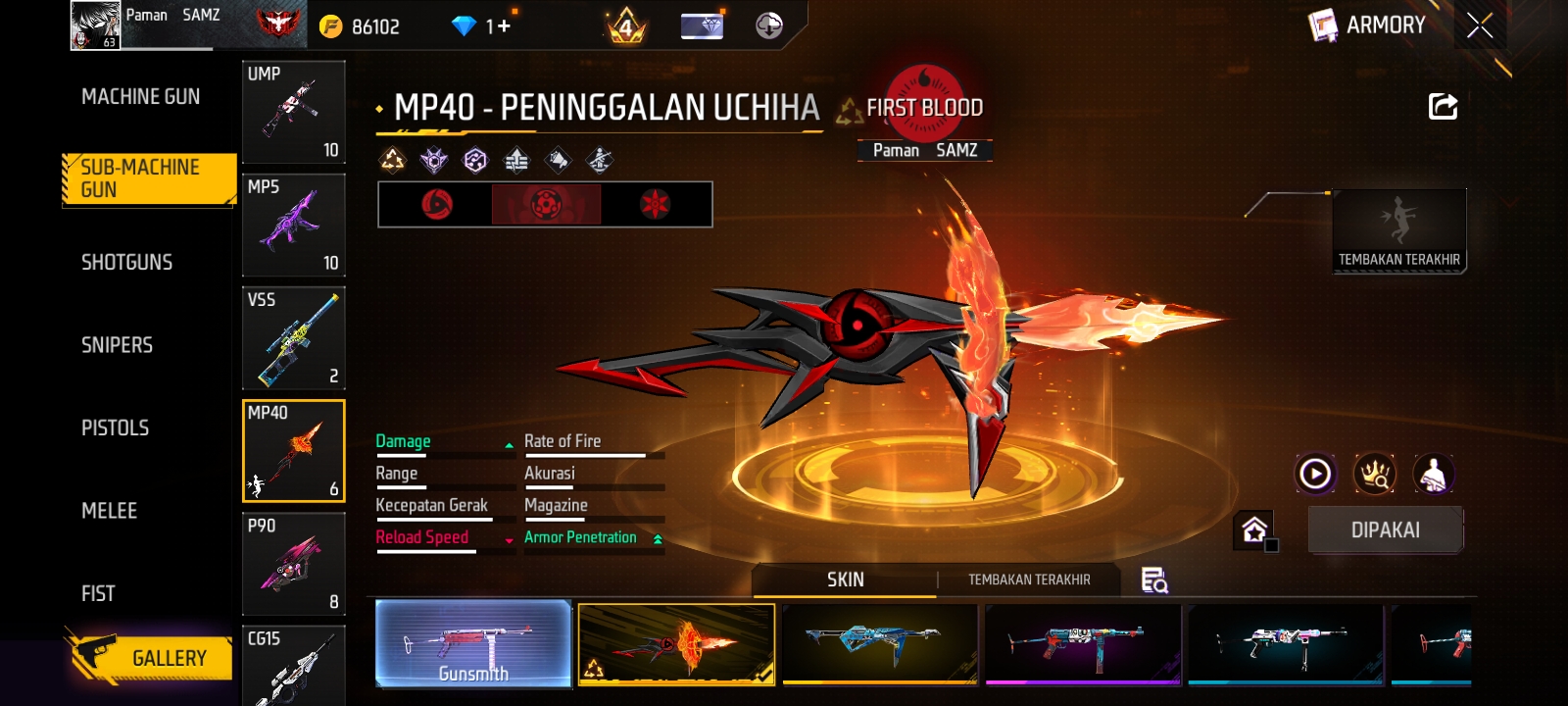Pick the P90 weapon tile
This screenshot has height=706, width=1568.
point(293,564)
